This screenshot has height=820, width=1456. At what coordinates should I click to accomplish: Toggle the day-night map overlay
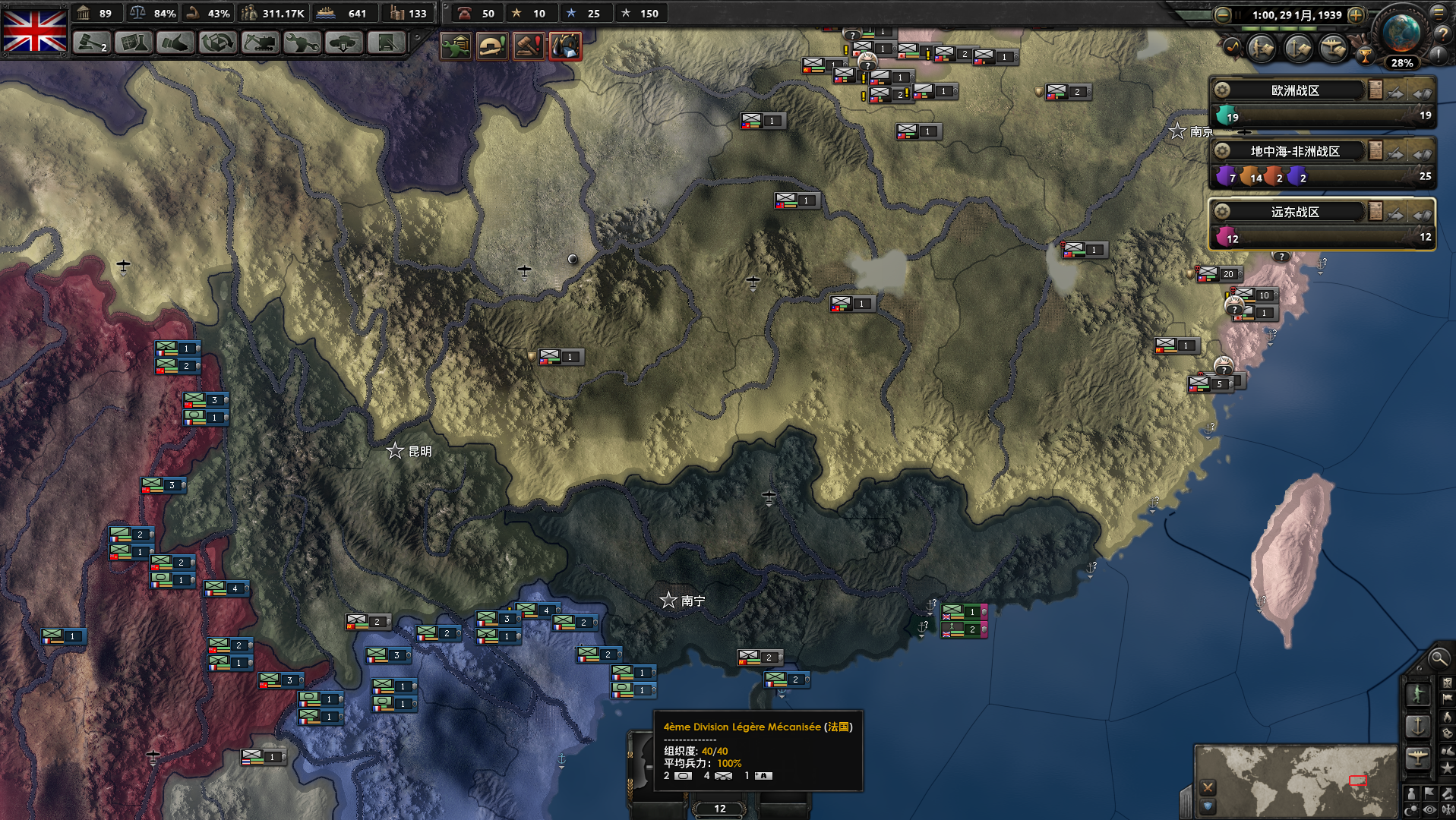click(1411, 808)
